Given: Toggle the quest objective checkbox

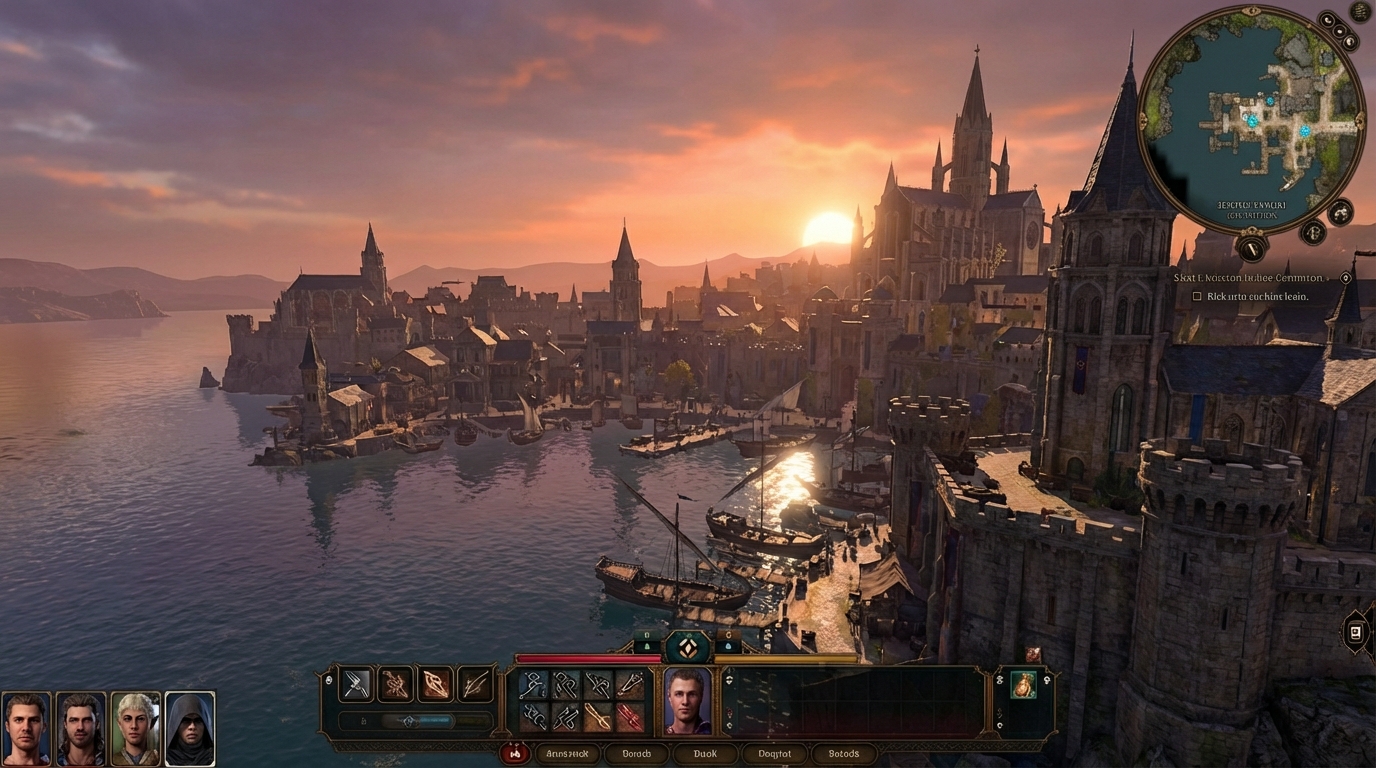Looking at the screenshot, I should [1197, 297].
